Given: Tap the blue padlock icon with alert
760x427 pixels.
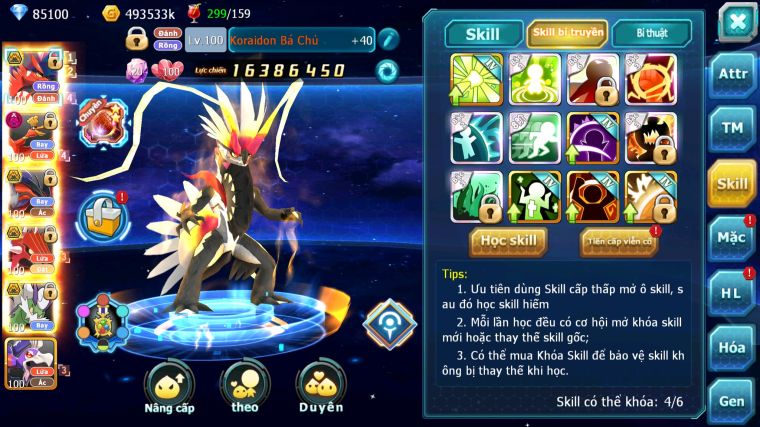Looking at the screenshot, I should pyautogui.click(x=102, y=213).
